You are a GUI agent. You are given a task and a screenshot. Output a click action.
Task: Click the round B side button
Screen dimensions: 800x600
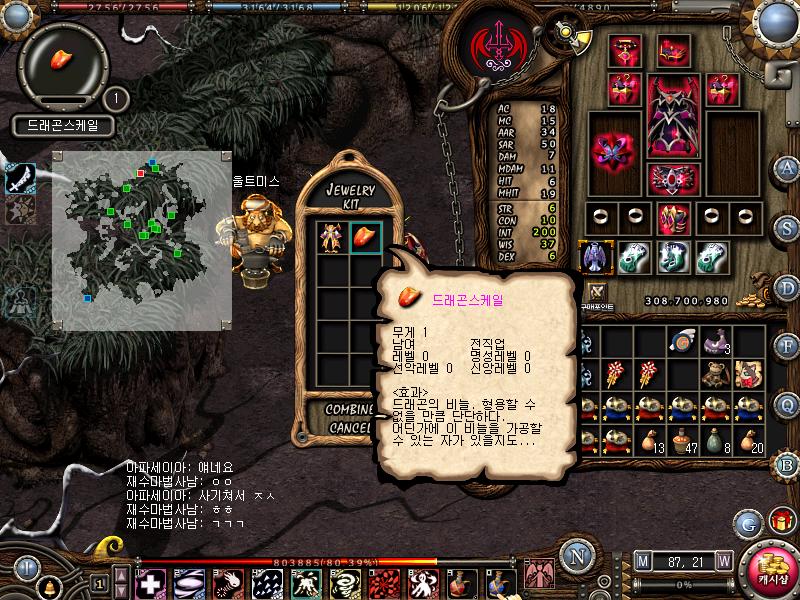787,463
